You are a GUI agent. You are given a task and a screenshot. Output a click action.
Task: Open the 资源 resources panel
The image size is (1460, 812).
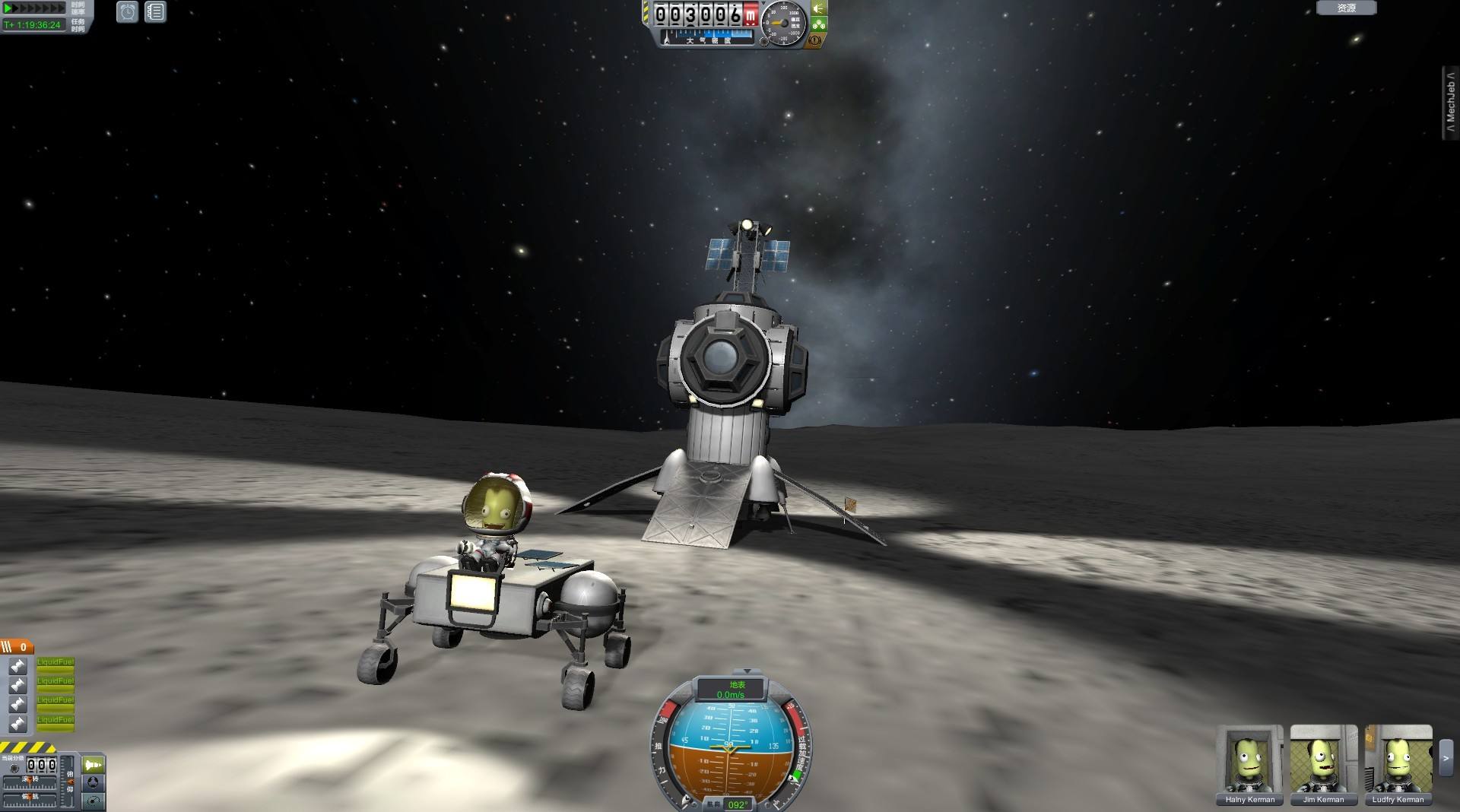[1346, 8]
